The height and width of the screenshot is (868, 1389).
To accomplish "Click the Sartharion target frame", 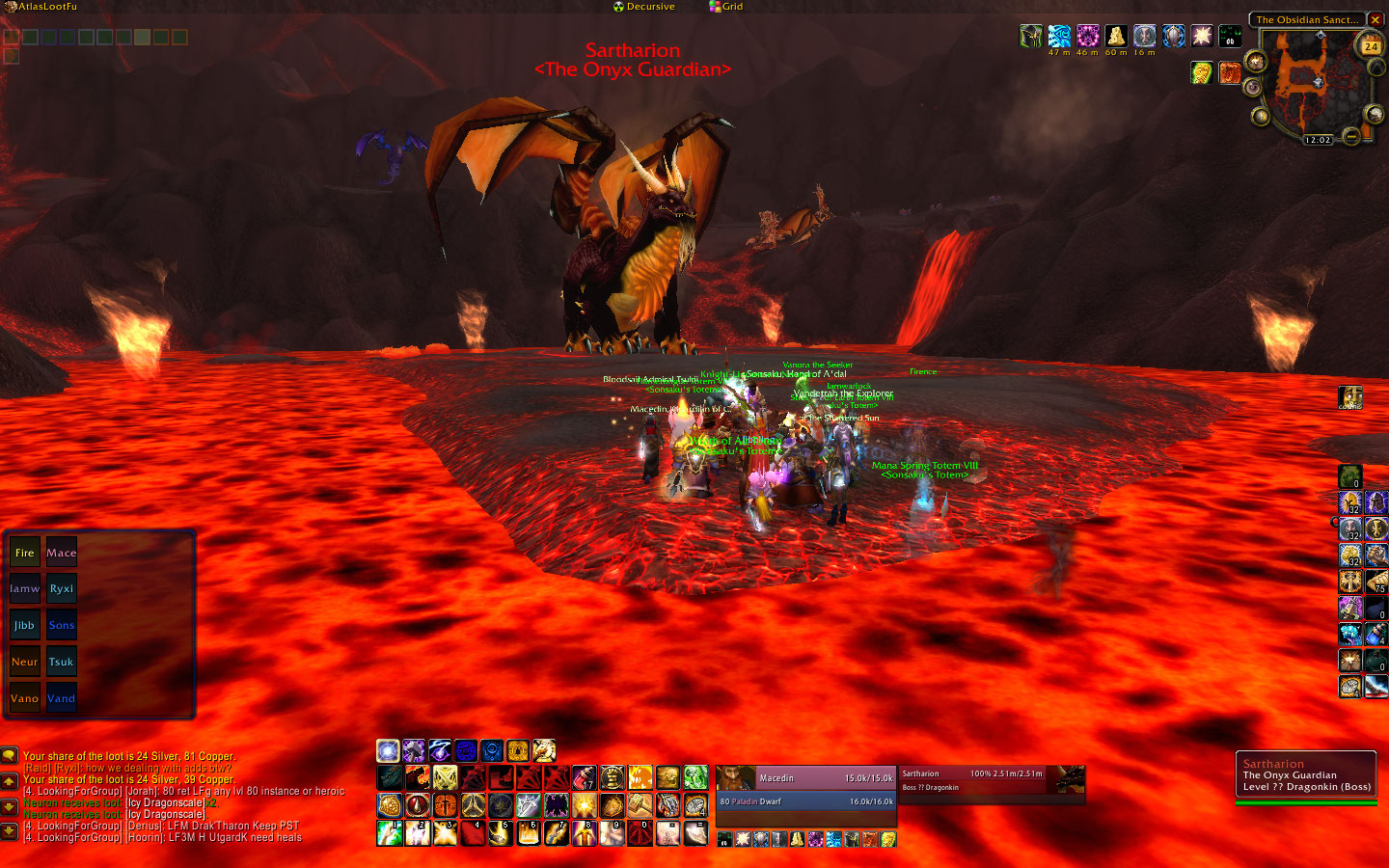I will click(x=972, y=779).
